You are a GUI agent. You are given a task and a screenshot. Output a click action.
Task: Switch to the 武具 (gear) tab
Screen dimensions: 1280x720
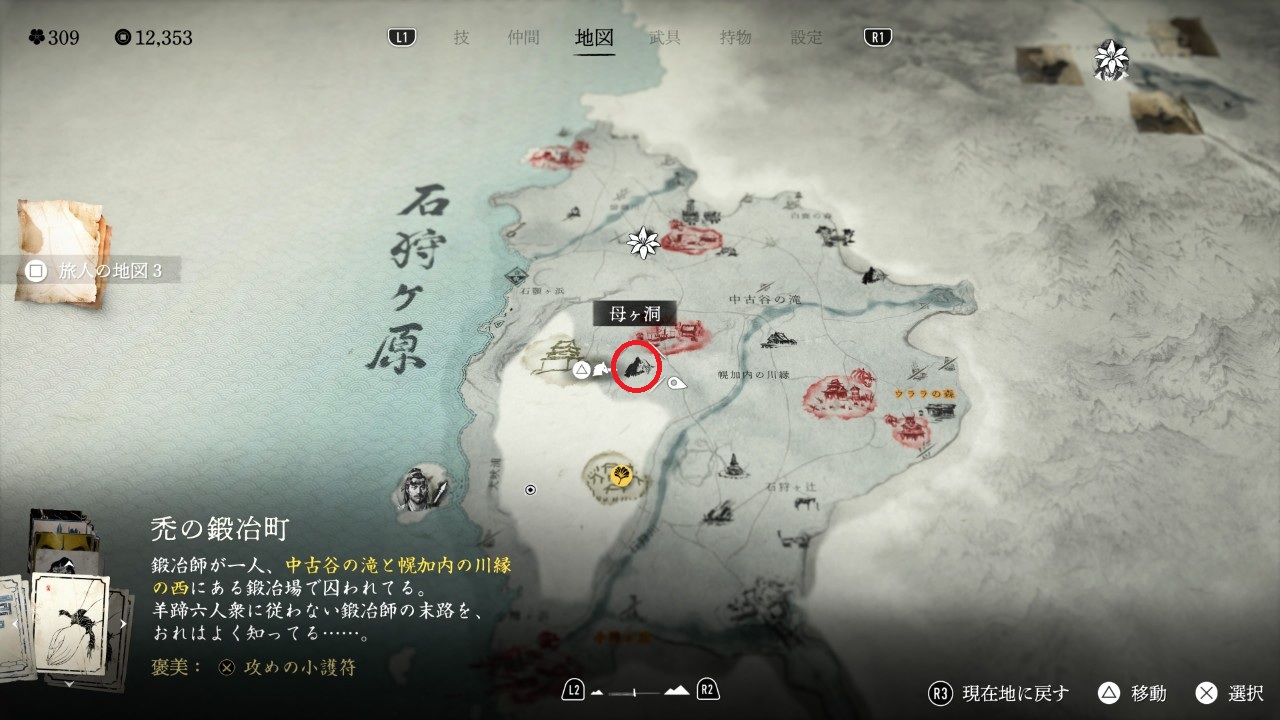(x=665, y=38)
